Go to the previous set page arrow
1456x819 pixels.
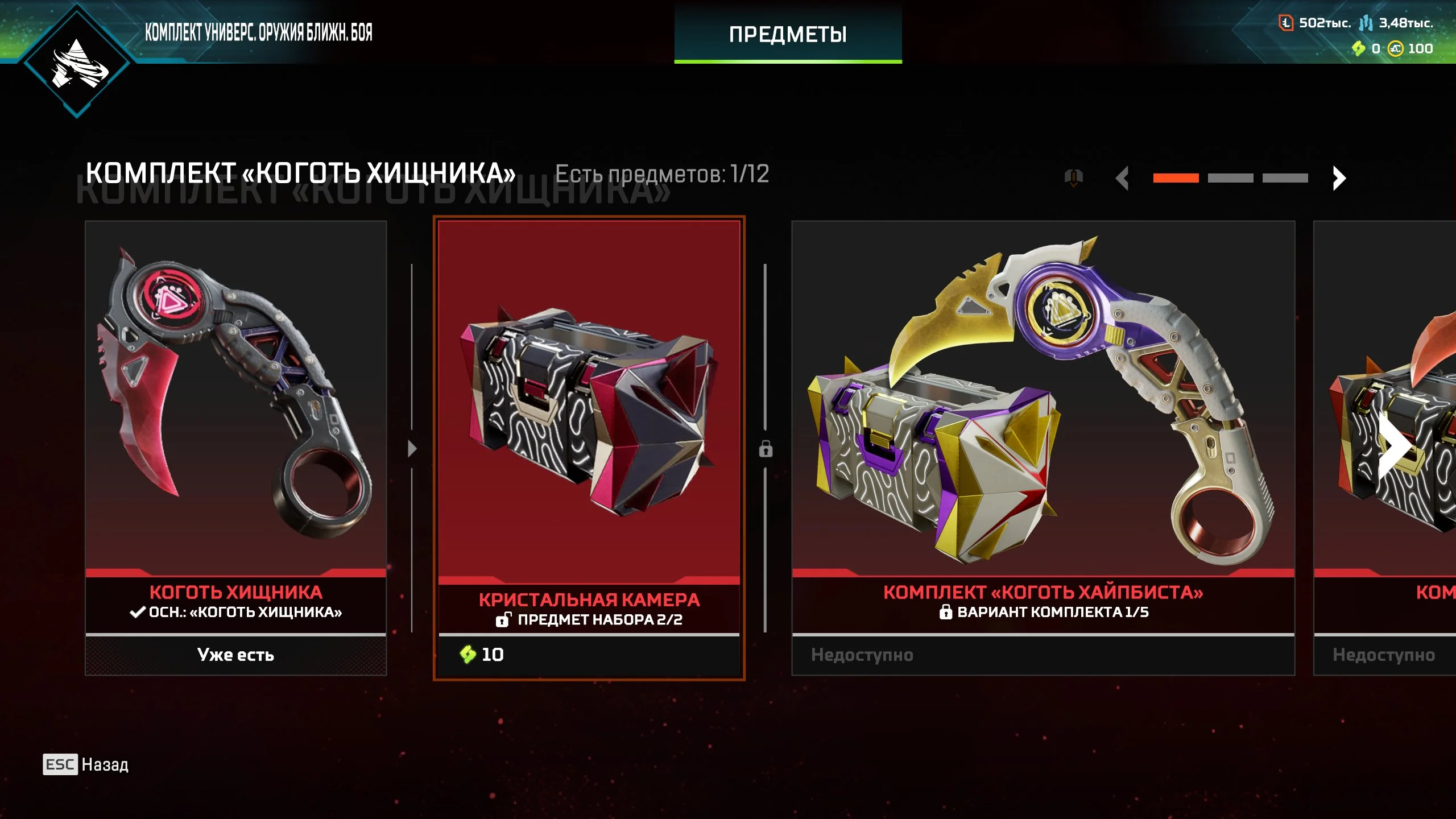point(1122,179)
